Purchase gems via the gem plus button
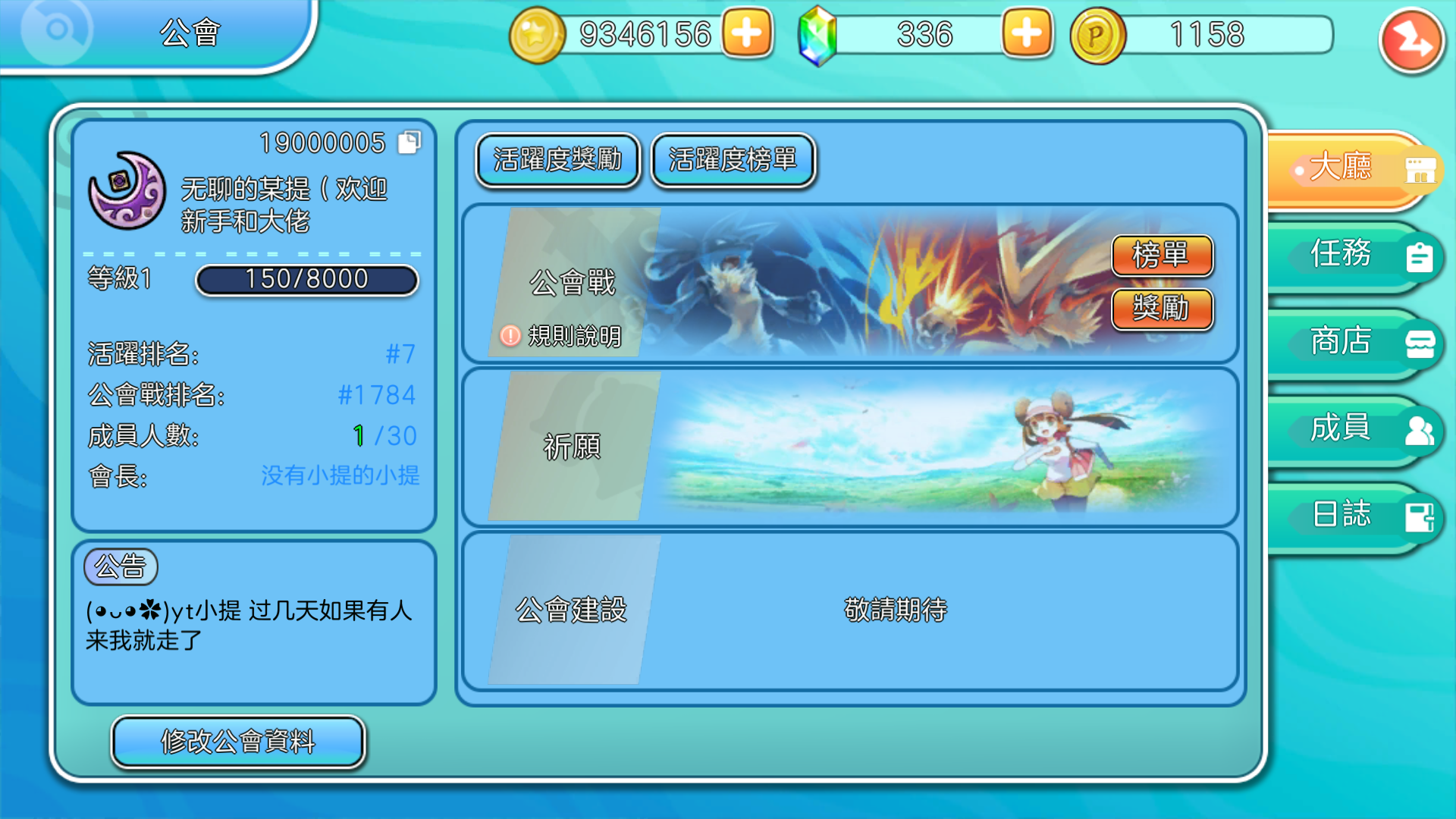The width and height of the screenshot is (1456, 819). (1026, 33)
